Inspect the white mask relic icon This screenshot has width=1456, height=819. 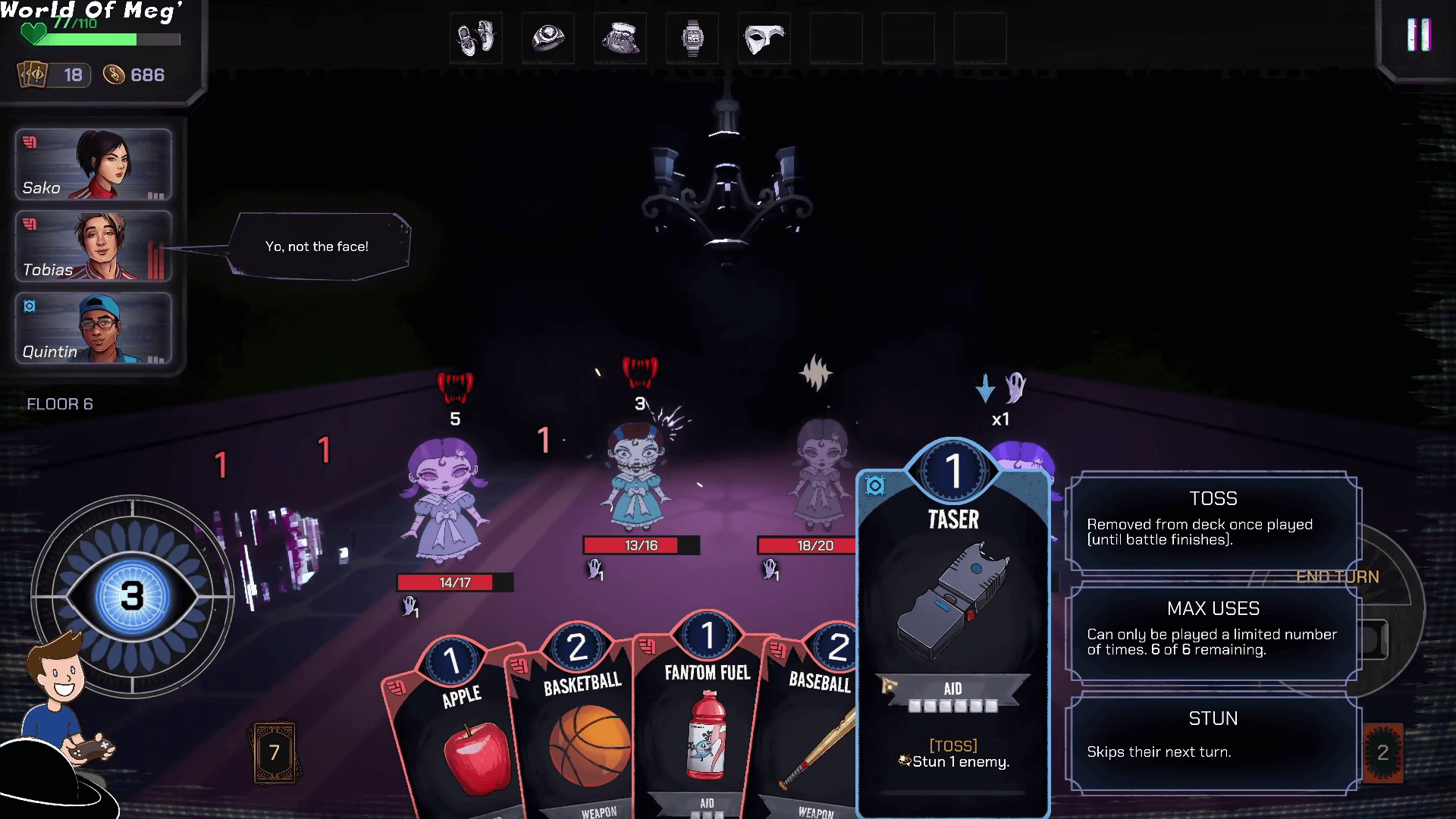tap(764, 37)
